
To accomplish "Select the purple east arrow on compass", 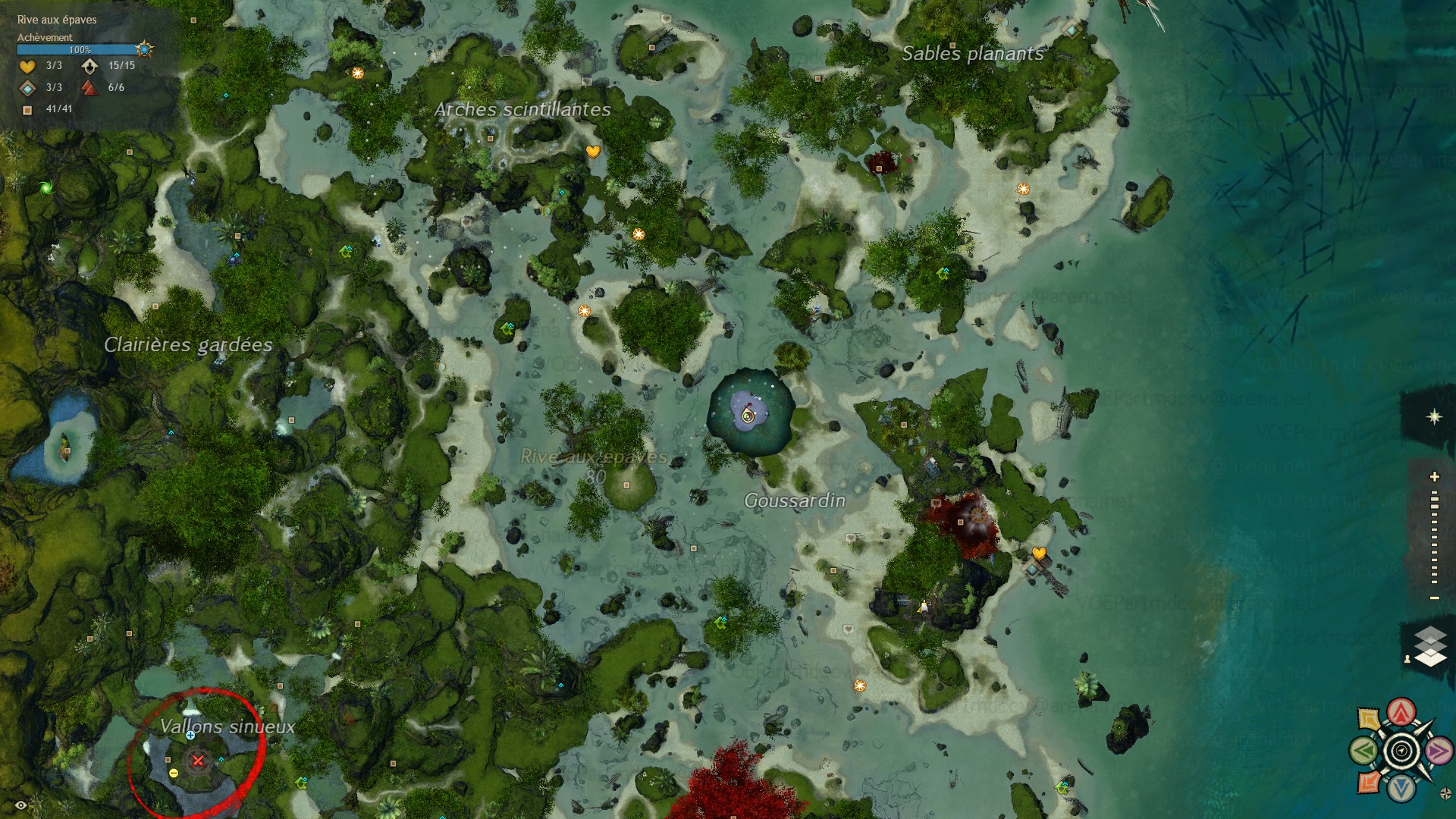I will [x=1438, y=751].
